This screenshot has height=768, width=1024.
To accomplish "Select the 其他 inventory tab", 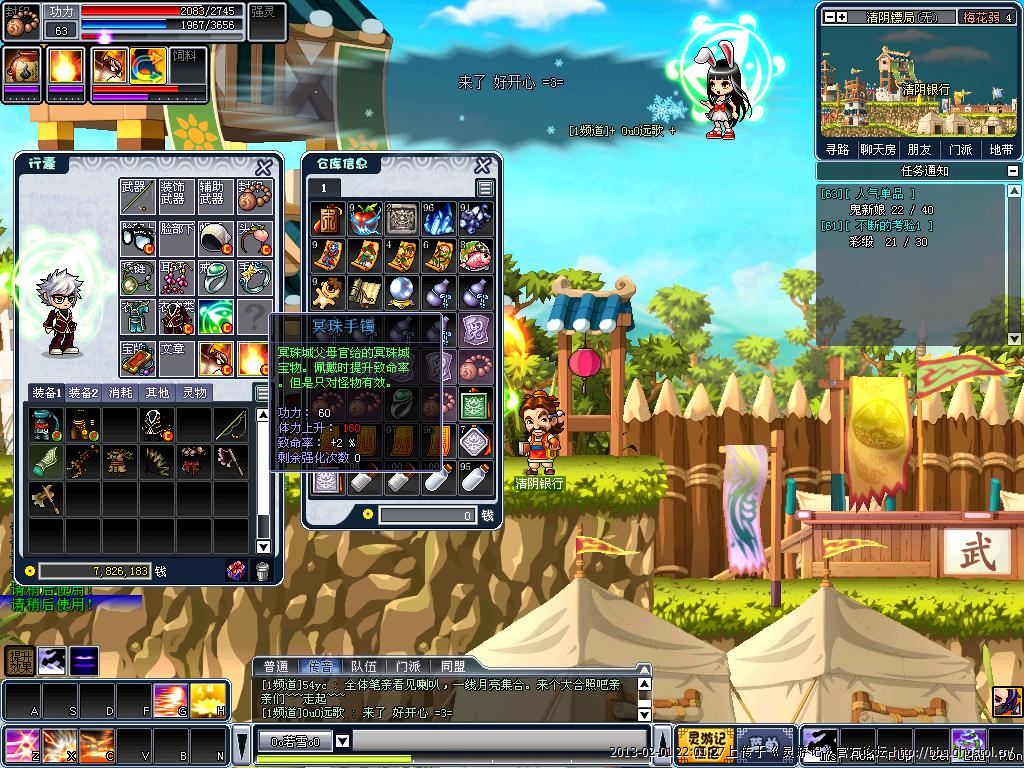I will (157, 393).
